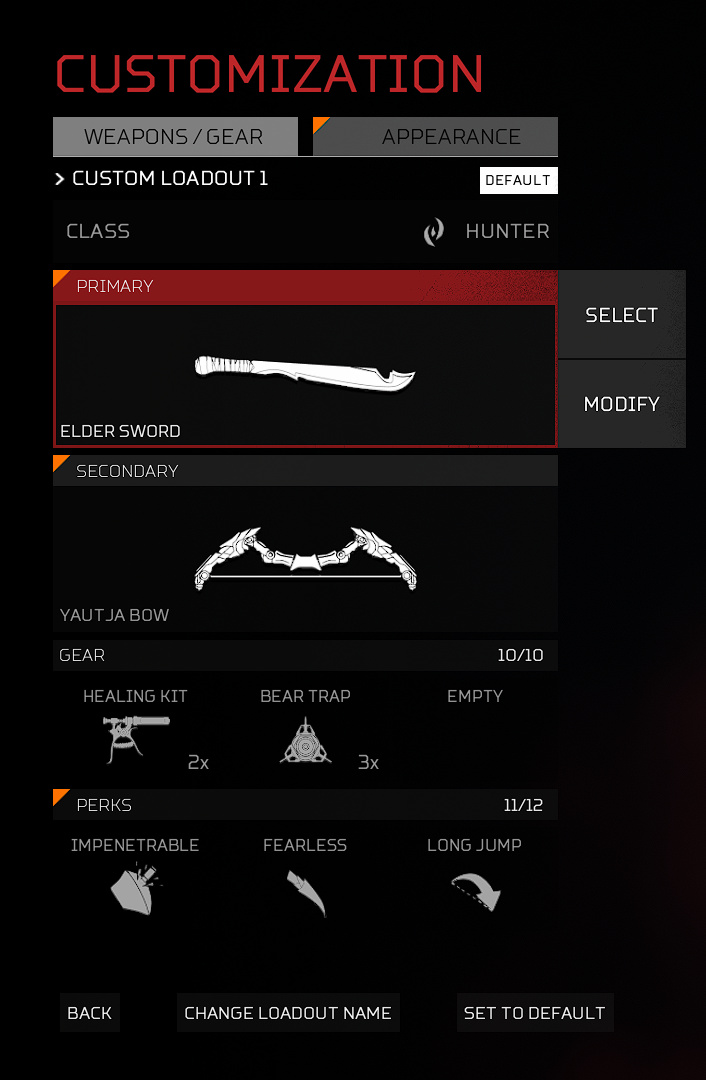Change the Hunter class row
The image size is (706, 1080).
point(305,231)
